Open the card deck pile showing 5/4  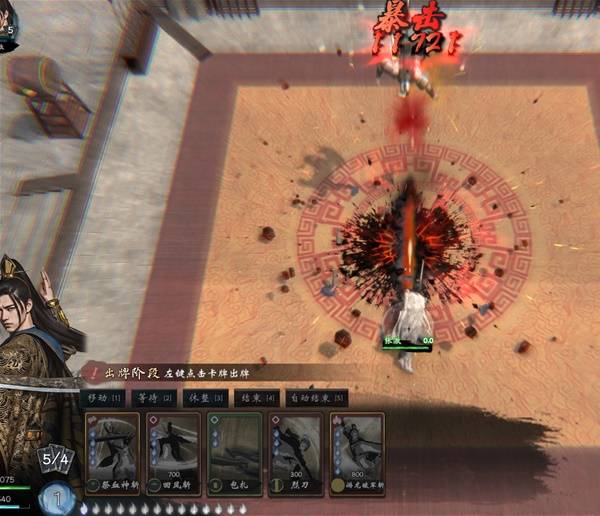(54, 461)
